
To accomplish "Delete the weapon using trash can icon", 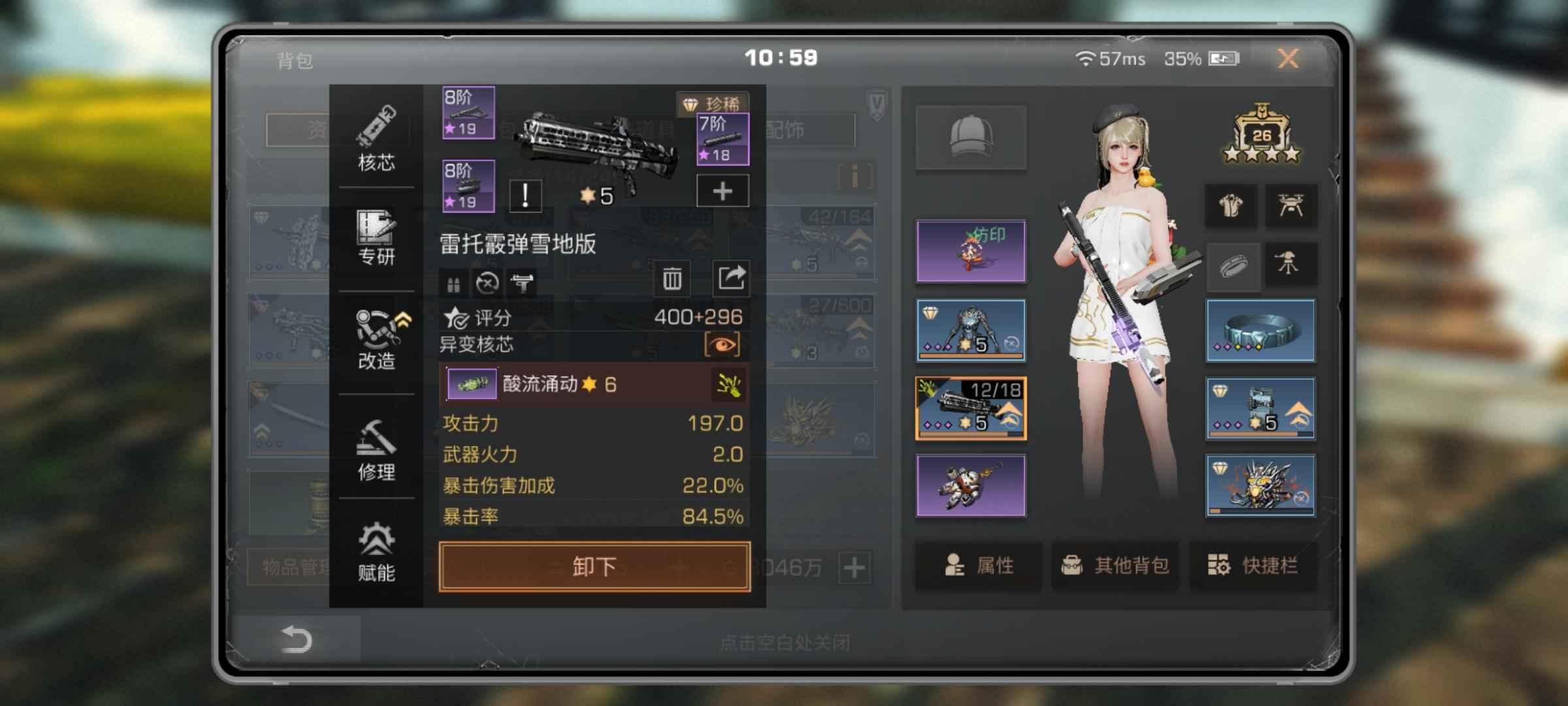I will pyautogui.click(x=672, y=279).
